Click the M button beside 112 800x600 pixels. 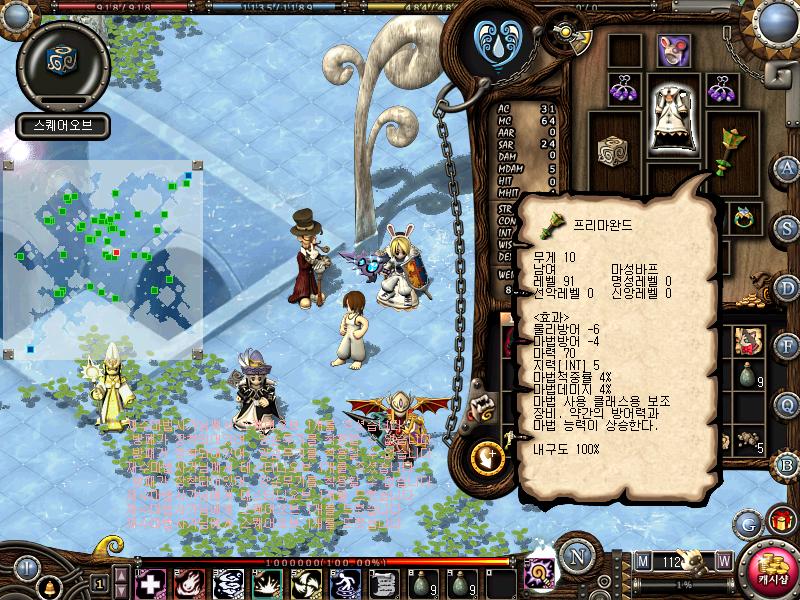tap(642, 561)
